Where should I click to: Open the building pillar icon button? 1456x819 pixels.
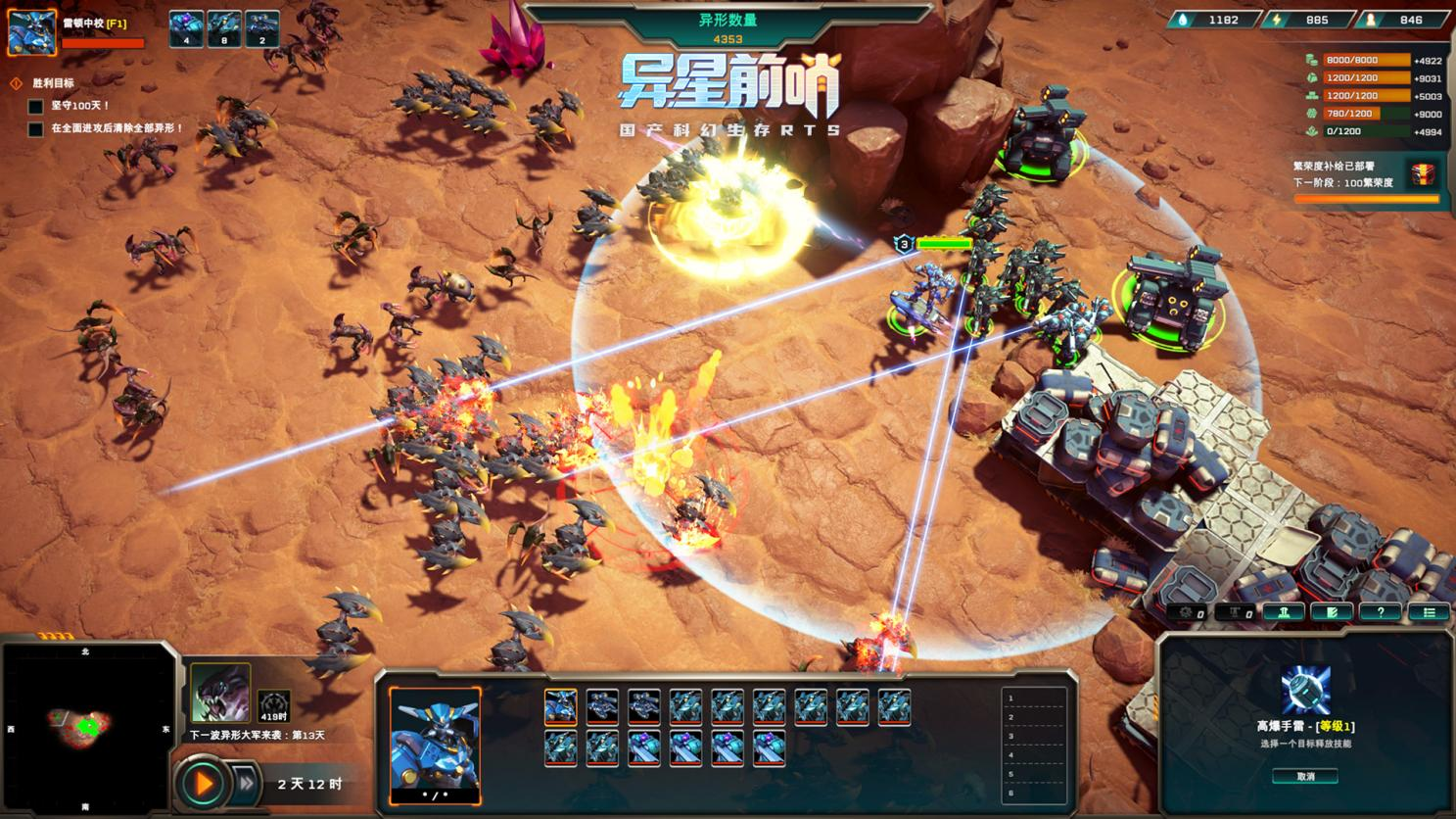pos(1283,612)
